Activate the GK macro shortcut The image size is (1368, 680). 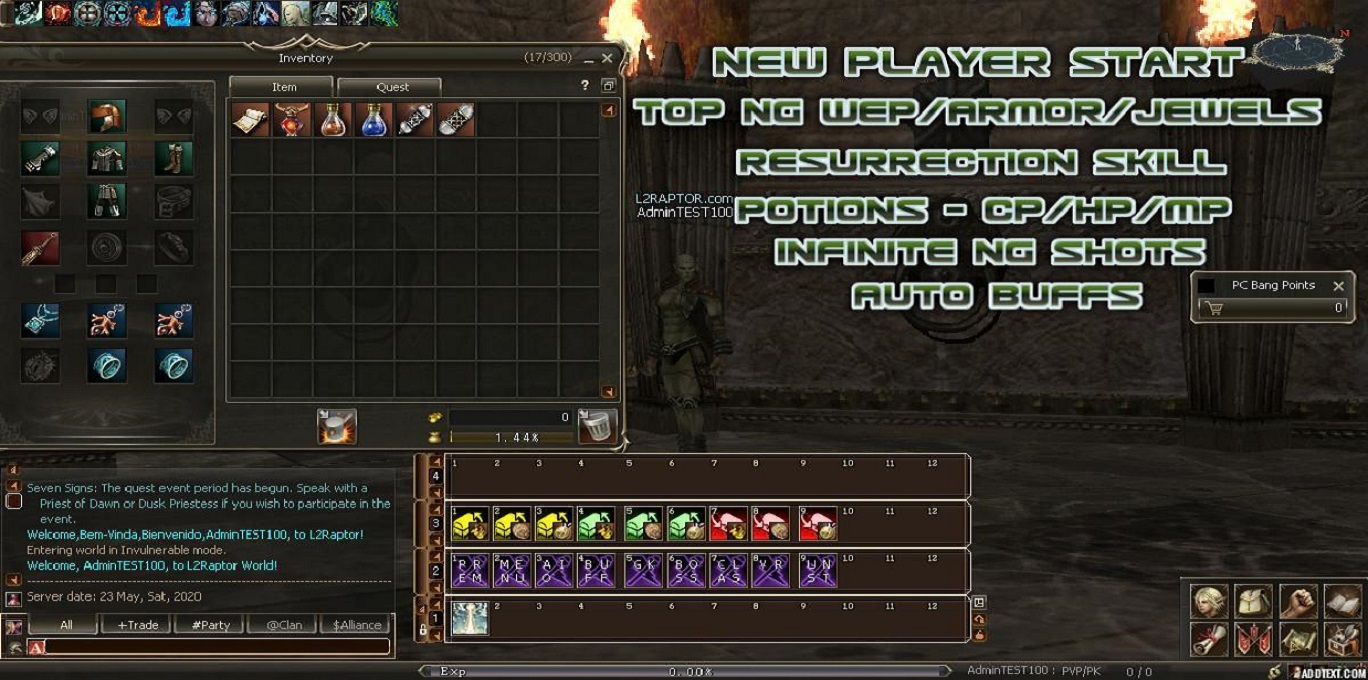644,571
